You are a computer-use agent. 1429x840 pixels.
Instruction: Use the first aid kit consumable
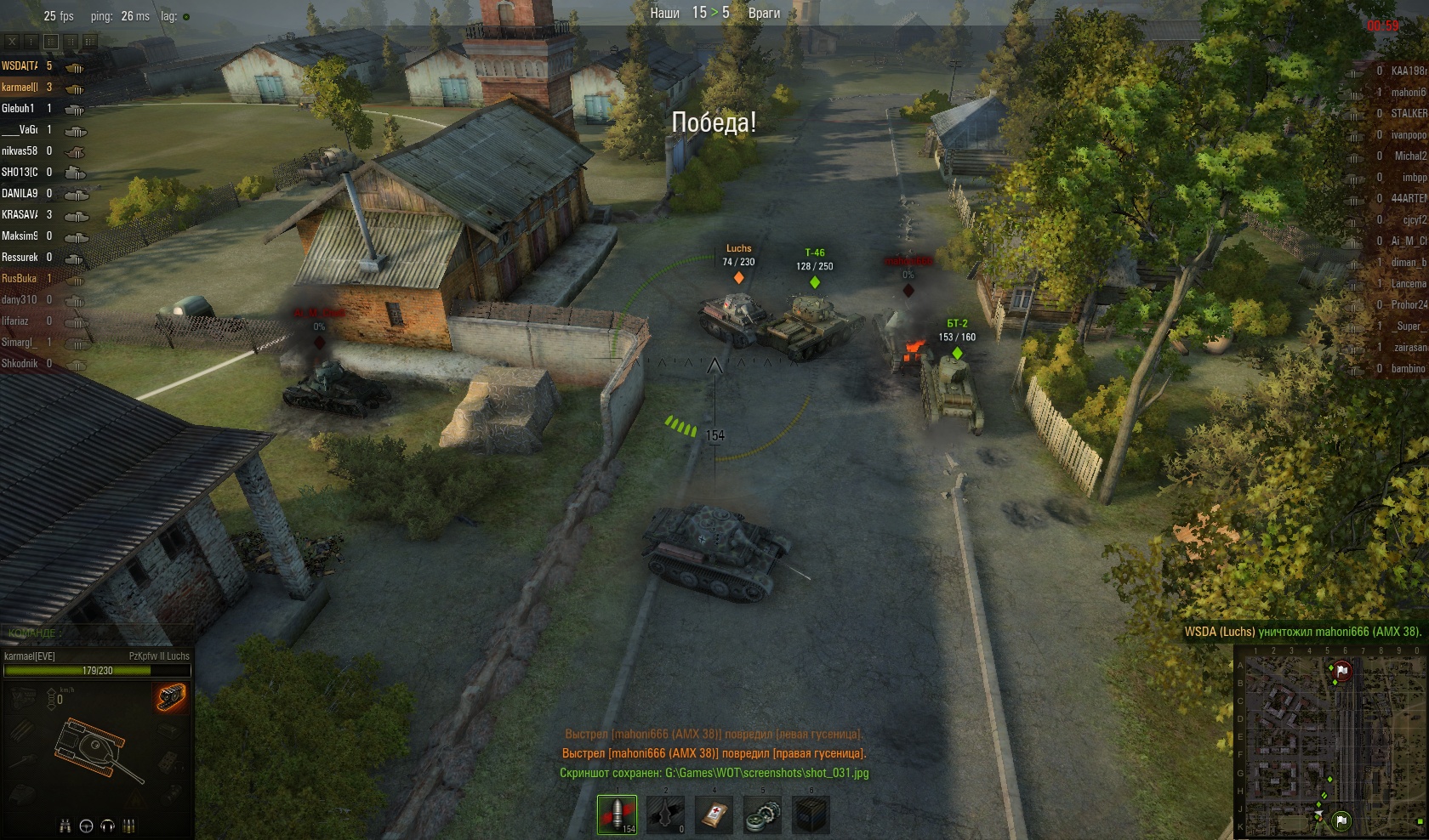click(x=714, y=814)
